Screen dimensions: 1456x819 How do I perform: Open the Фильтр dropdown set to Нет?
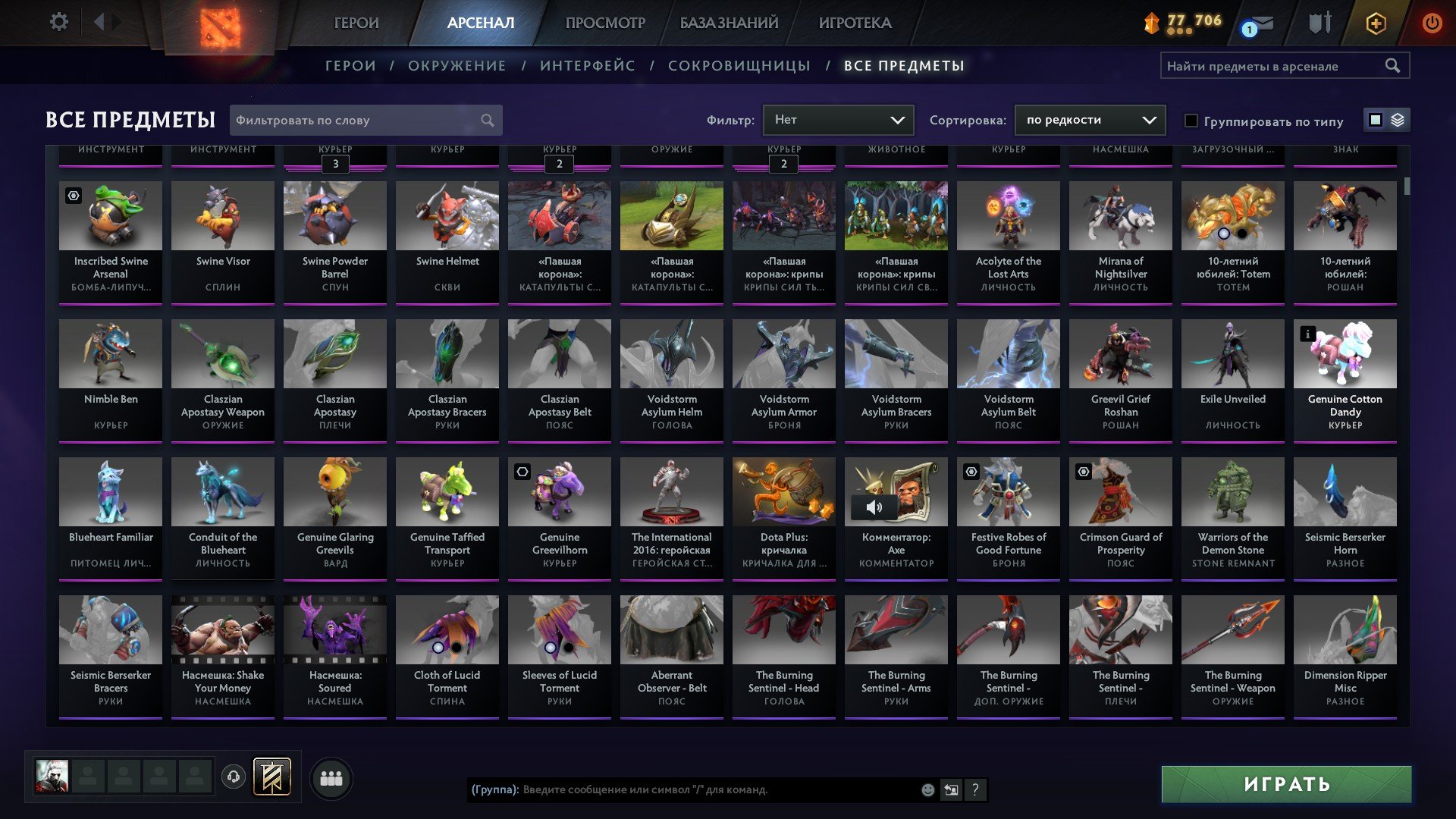(838, 120)
